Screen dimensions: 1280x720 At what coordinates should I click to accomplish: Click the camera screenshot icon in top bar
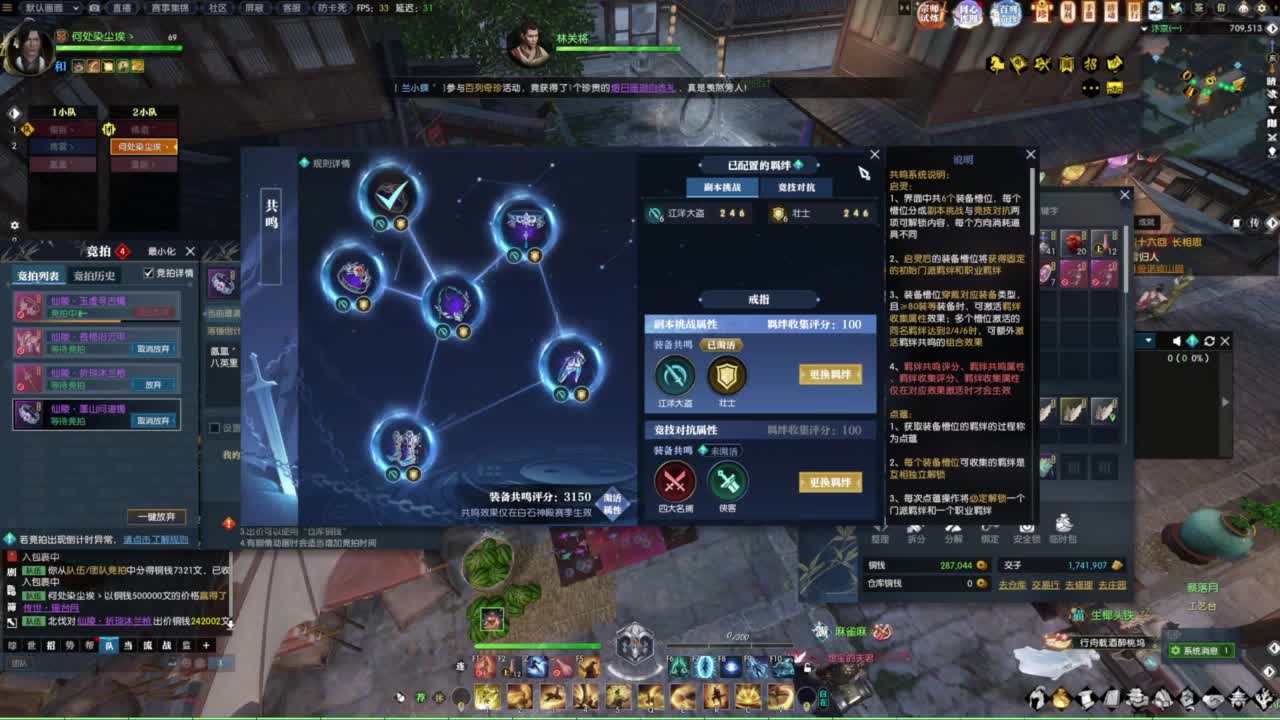point(93,8)
